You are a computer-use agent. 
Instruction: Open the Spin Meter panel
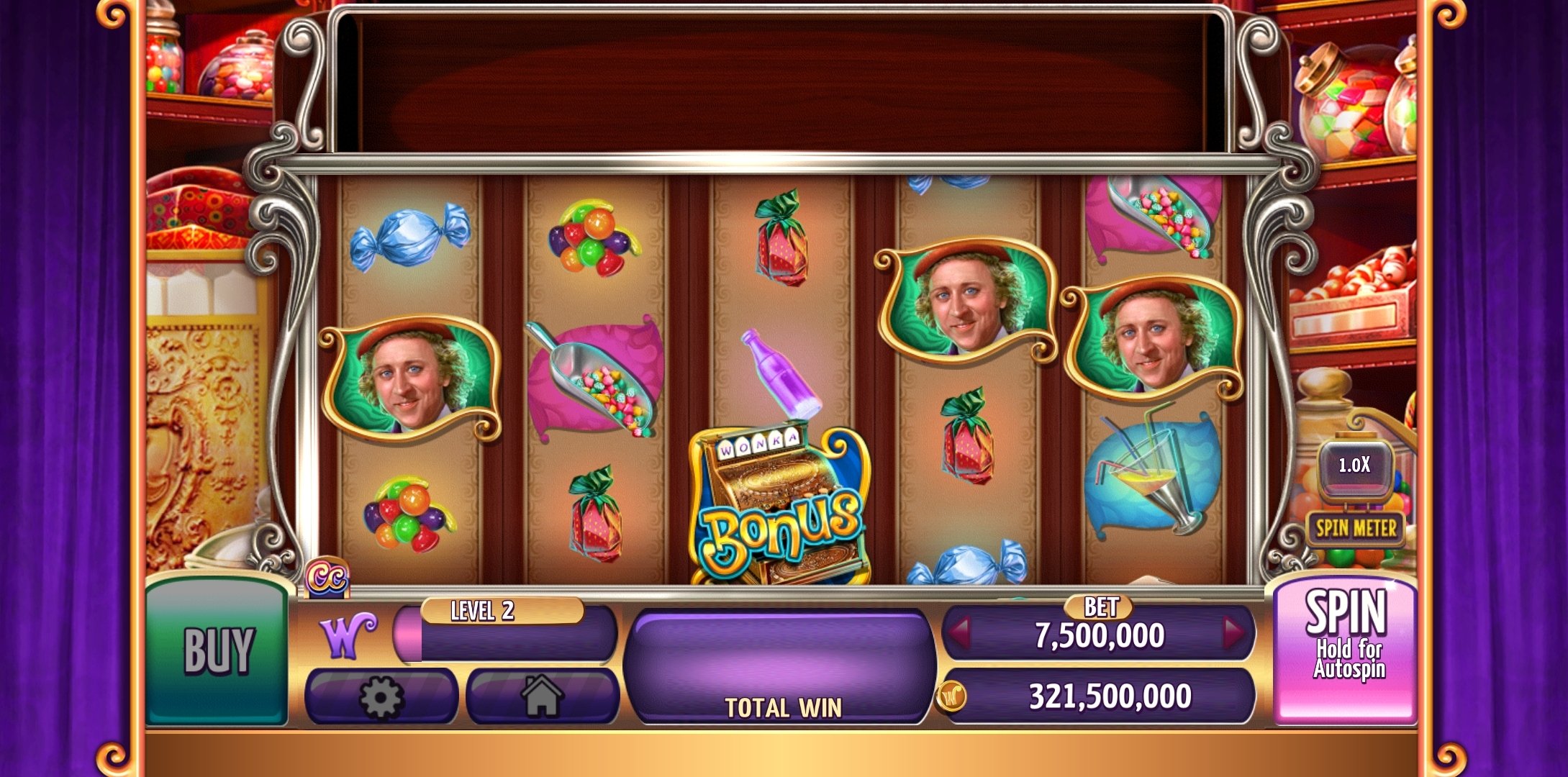1355,529
